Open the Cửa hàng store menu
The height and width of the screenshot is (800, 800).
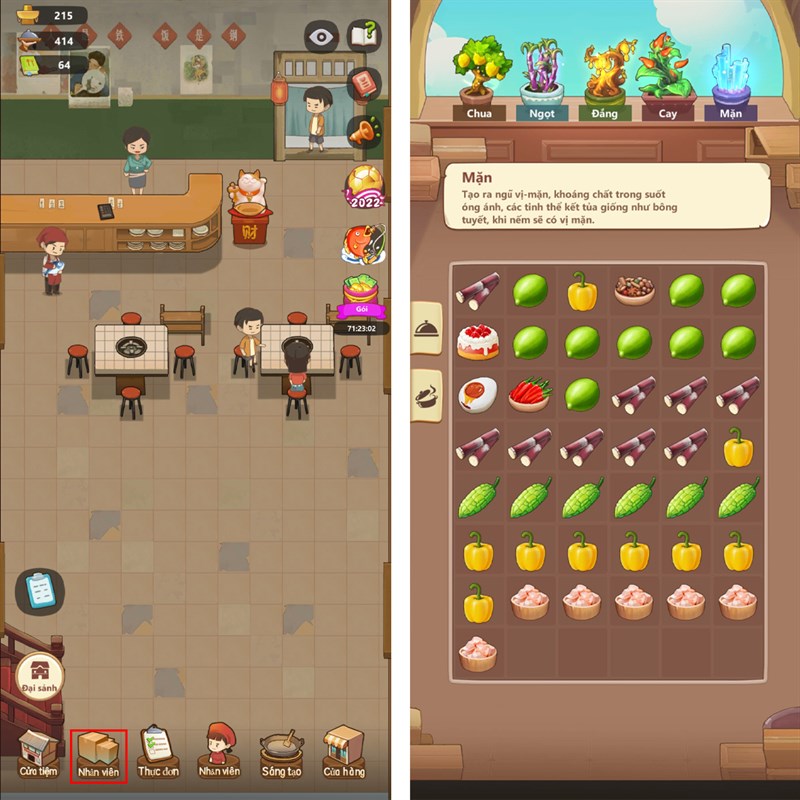pos(343,752)
